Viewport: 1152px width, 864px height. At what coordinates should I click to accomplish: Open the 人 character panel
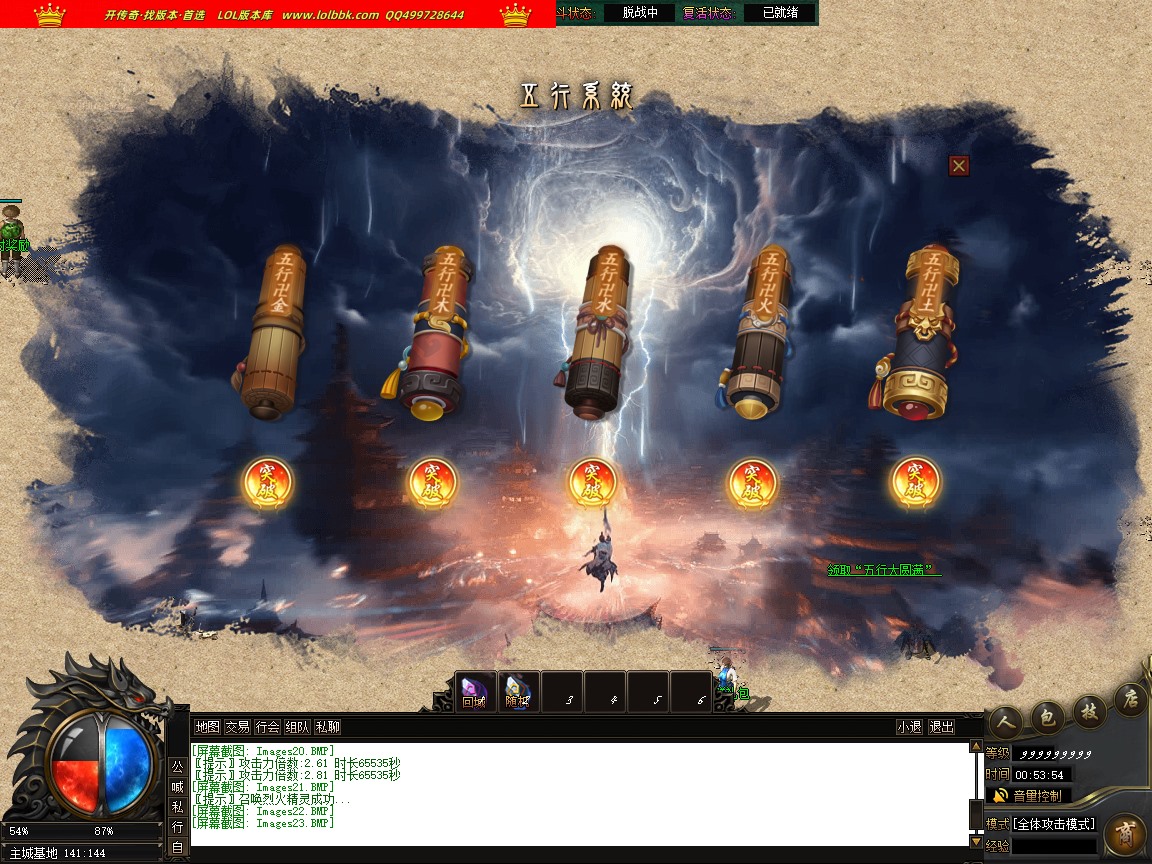(1006, 720)
